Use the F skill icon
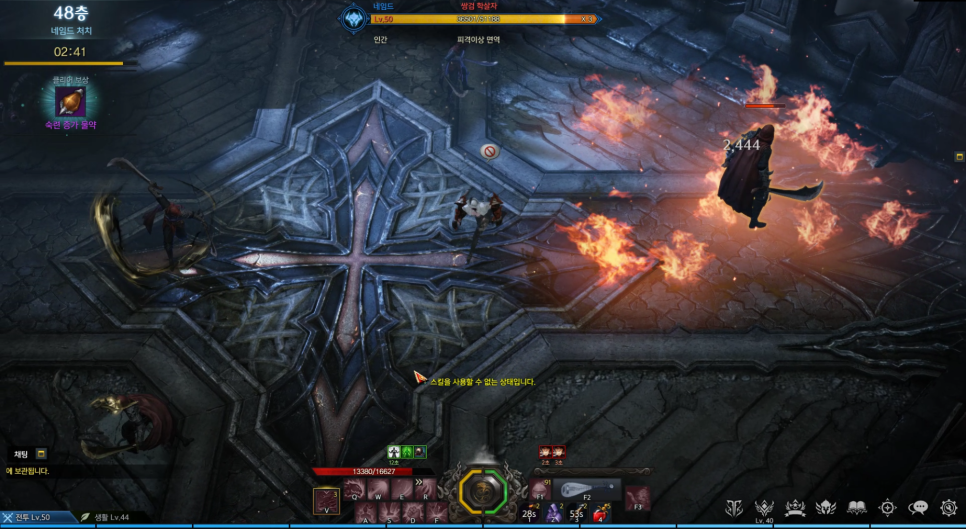Screen dimensions: 966x529 click(x=437, y=513)
